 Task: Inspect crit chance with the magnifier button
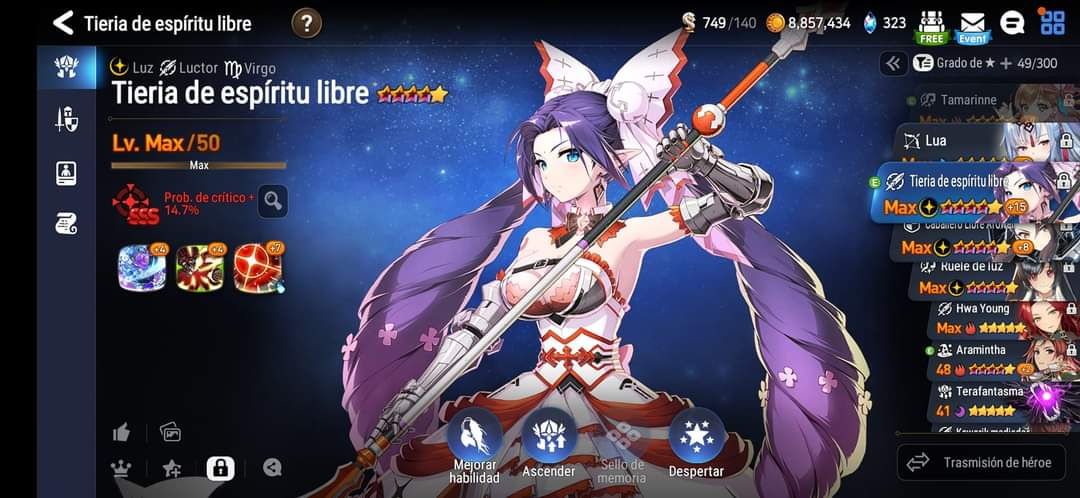(273, 201)
